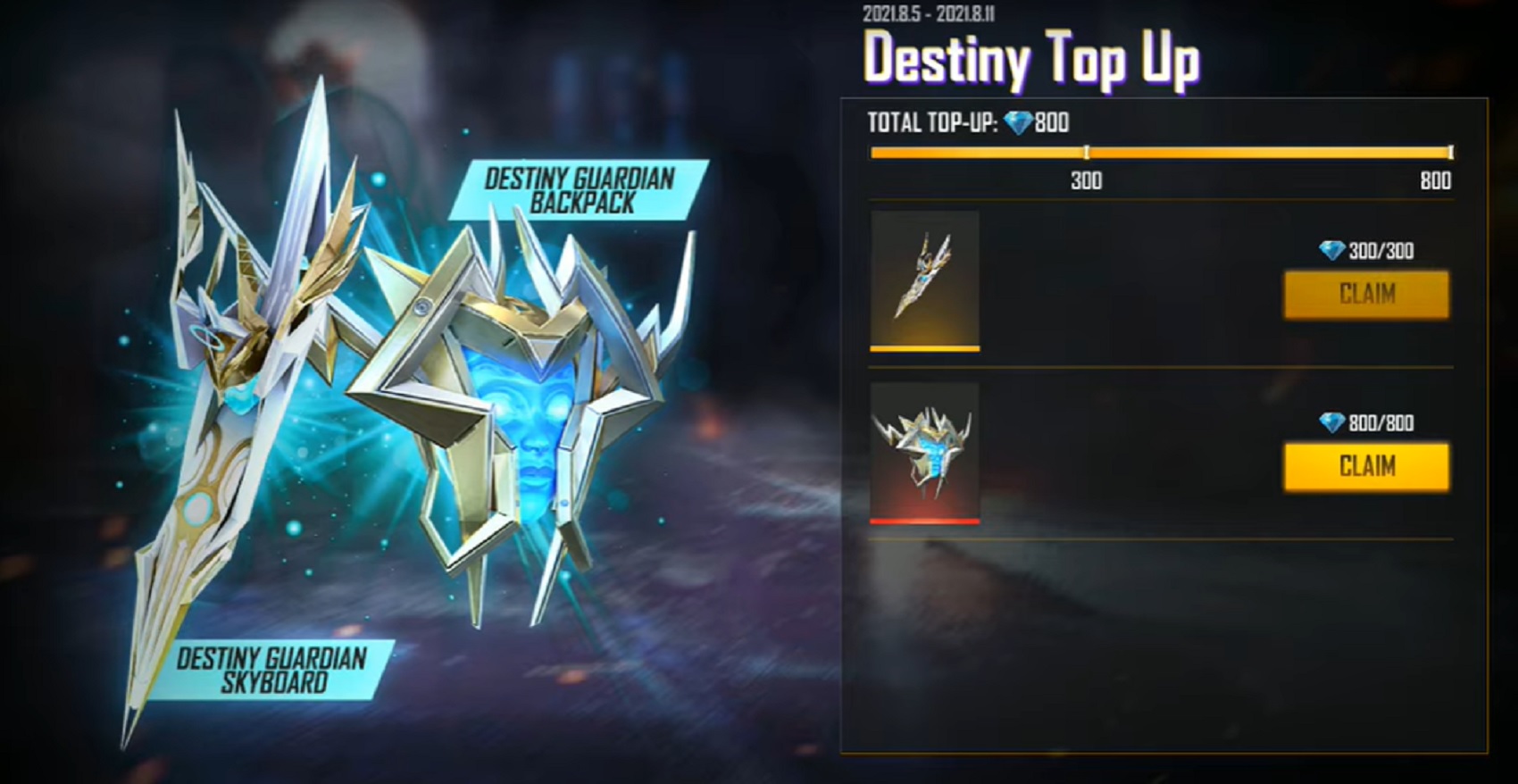This screenshot has height=784, width=1518.
Task: Select the Destiny Guardian Backpack reward icon
Action: (924, 451)
